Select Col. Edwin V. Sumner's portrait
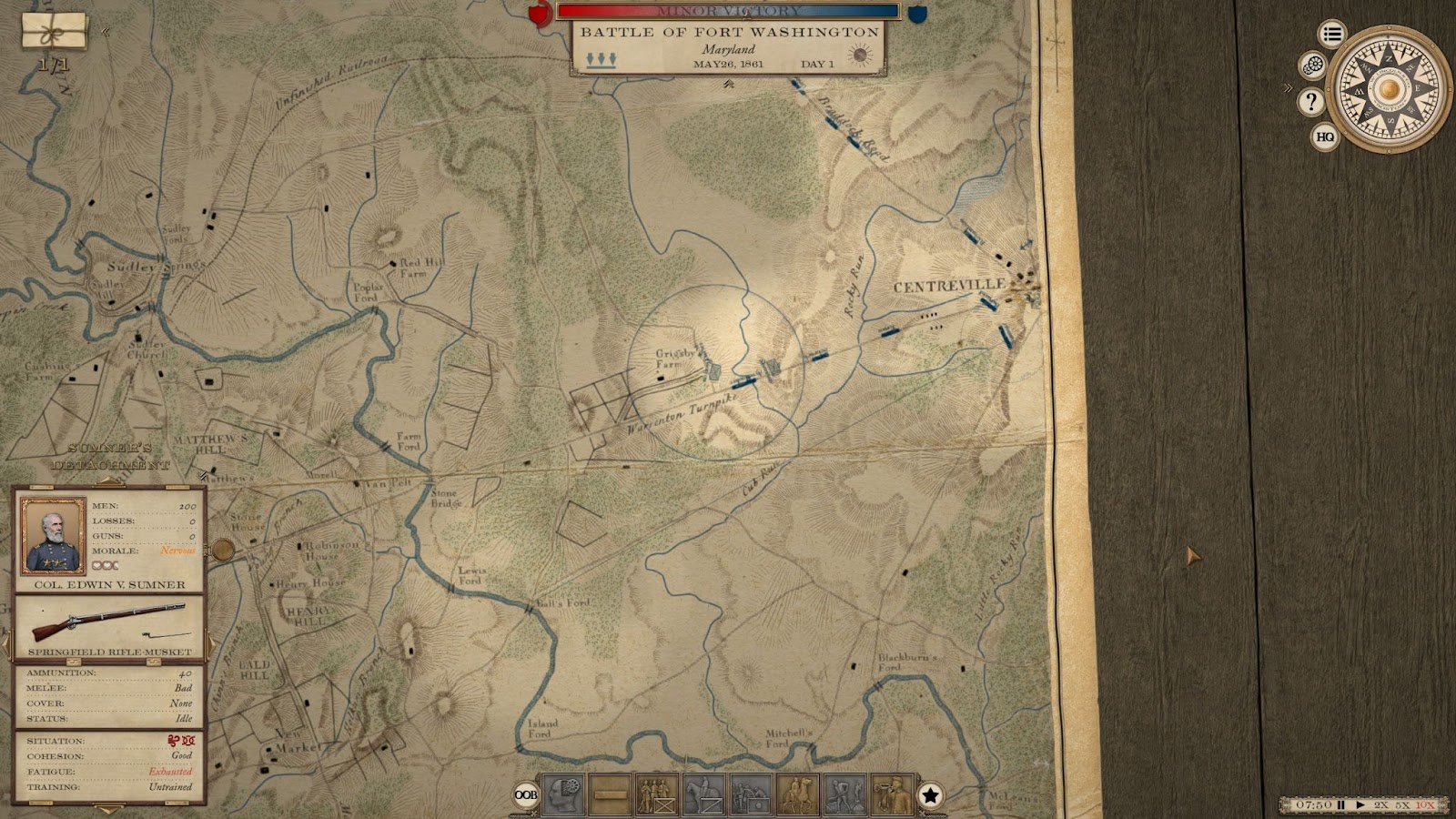This screenshot has width=1456, height=819. pos(53,535)
